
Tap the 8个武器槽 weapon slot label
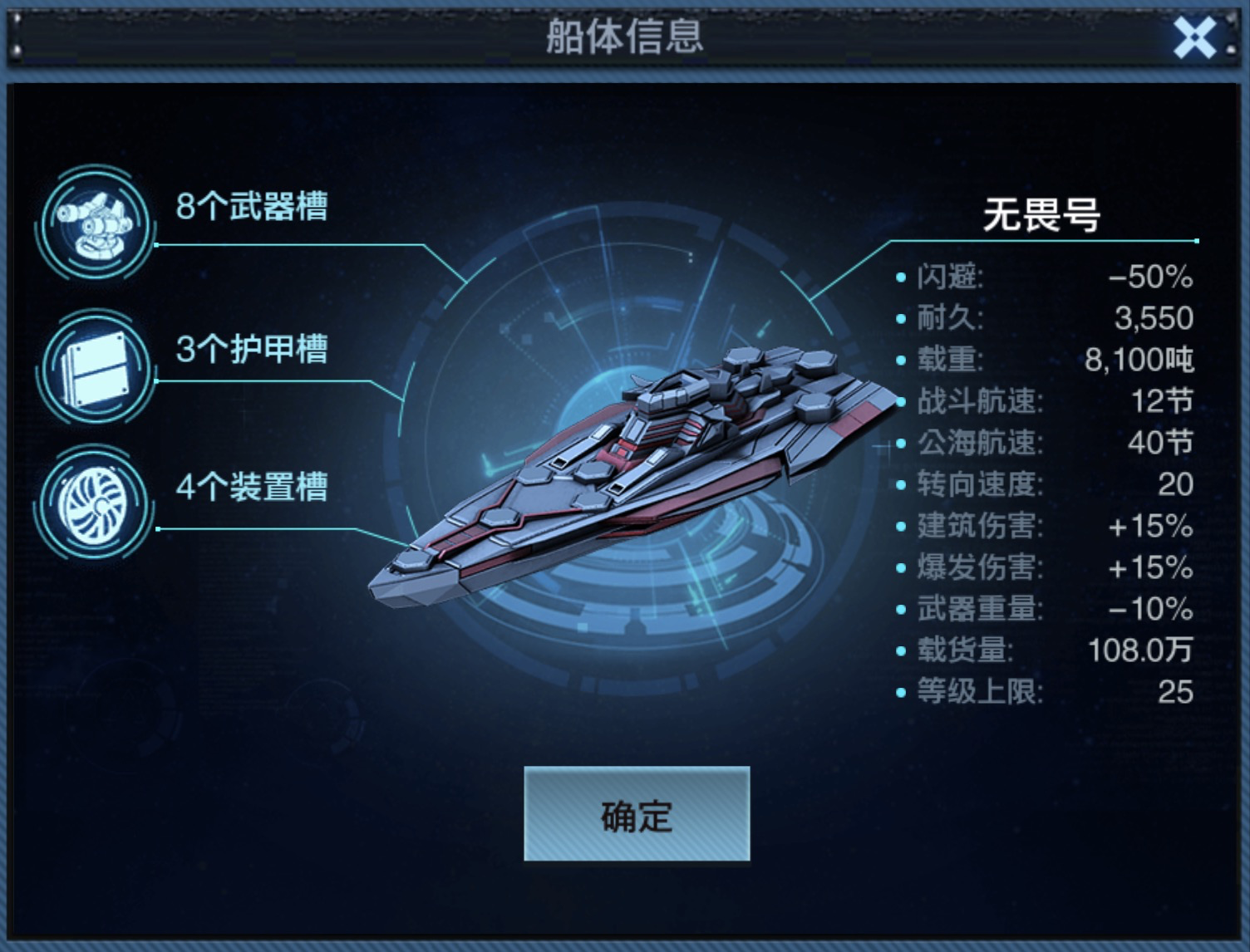(x=249, y=204)
